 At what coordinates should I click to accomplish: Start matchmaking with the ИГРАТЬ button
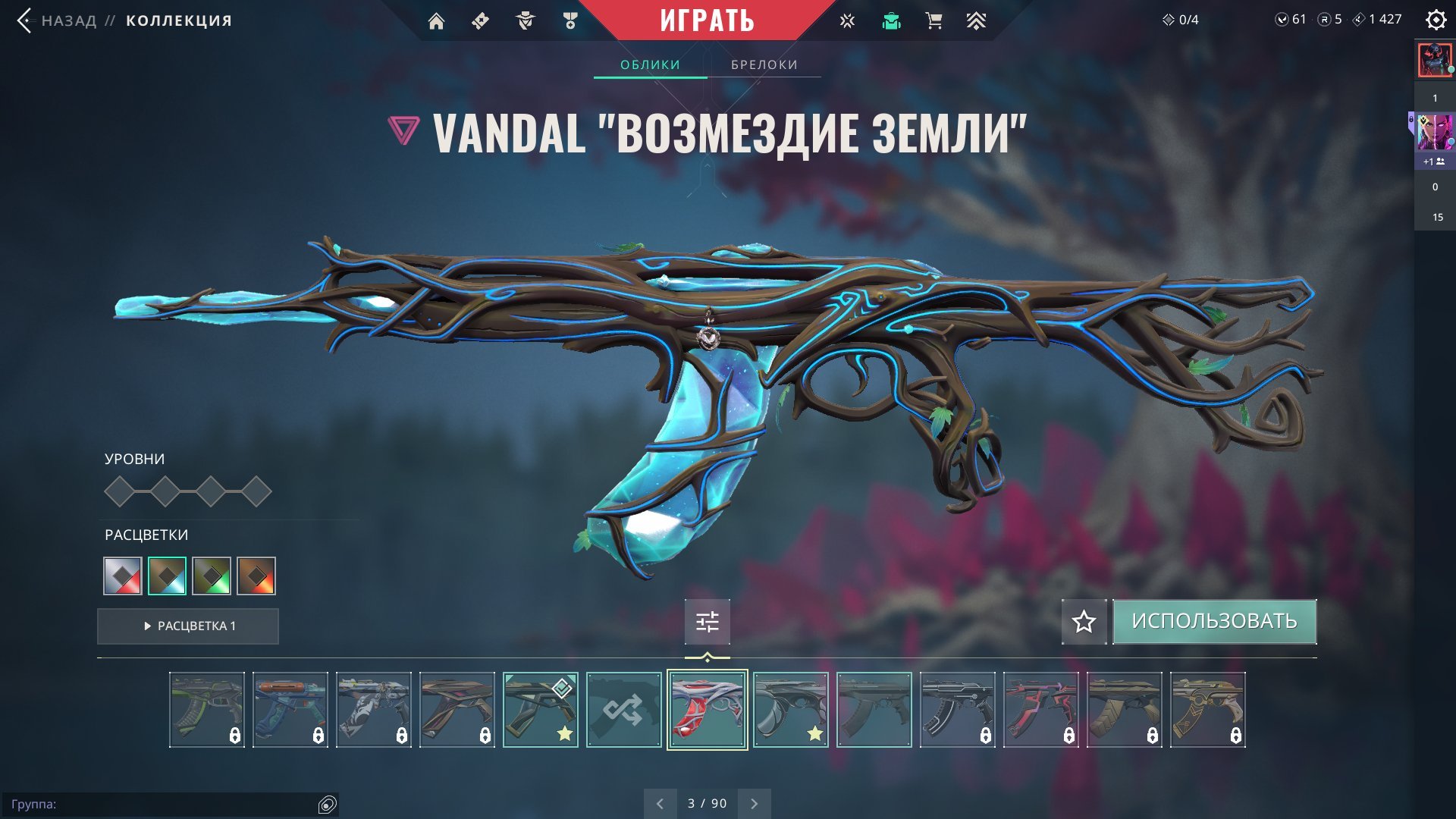pos(707,20)
